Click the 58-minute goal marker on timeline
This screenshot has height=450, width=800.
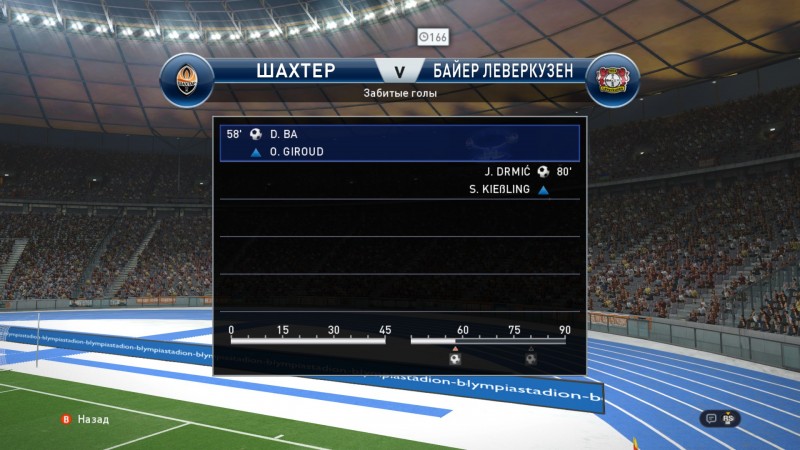point(455,358)
